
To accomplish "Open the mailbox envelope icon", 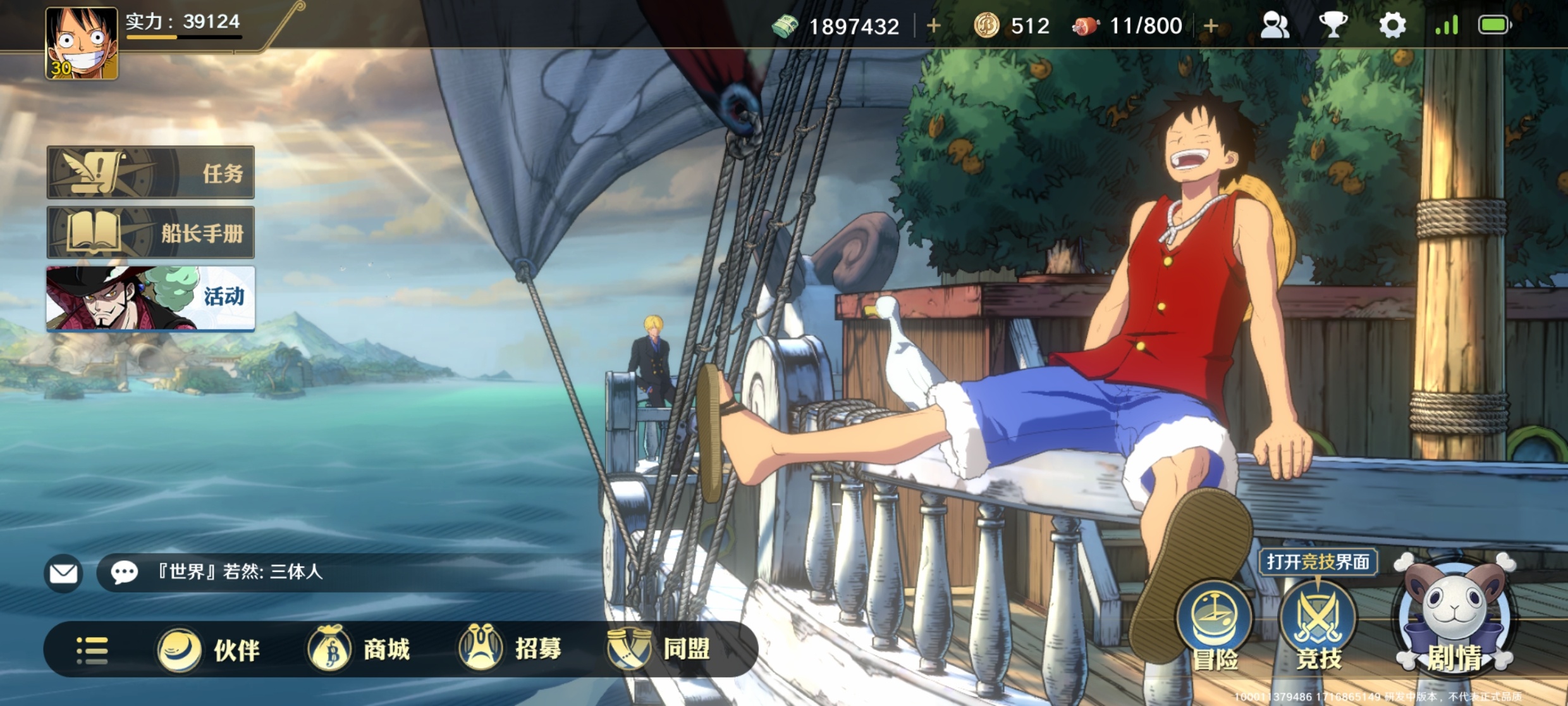I will pyautogui.click(x=63, y=573).
